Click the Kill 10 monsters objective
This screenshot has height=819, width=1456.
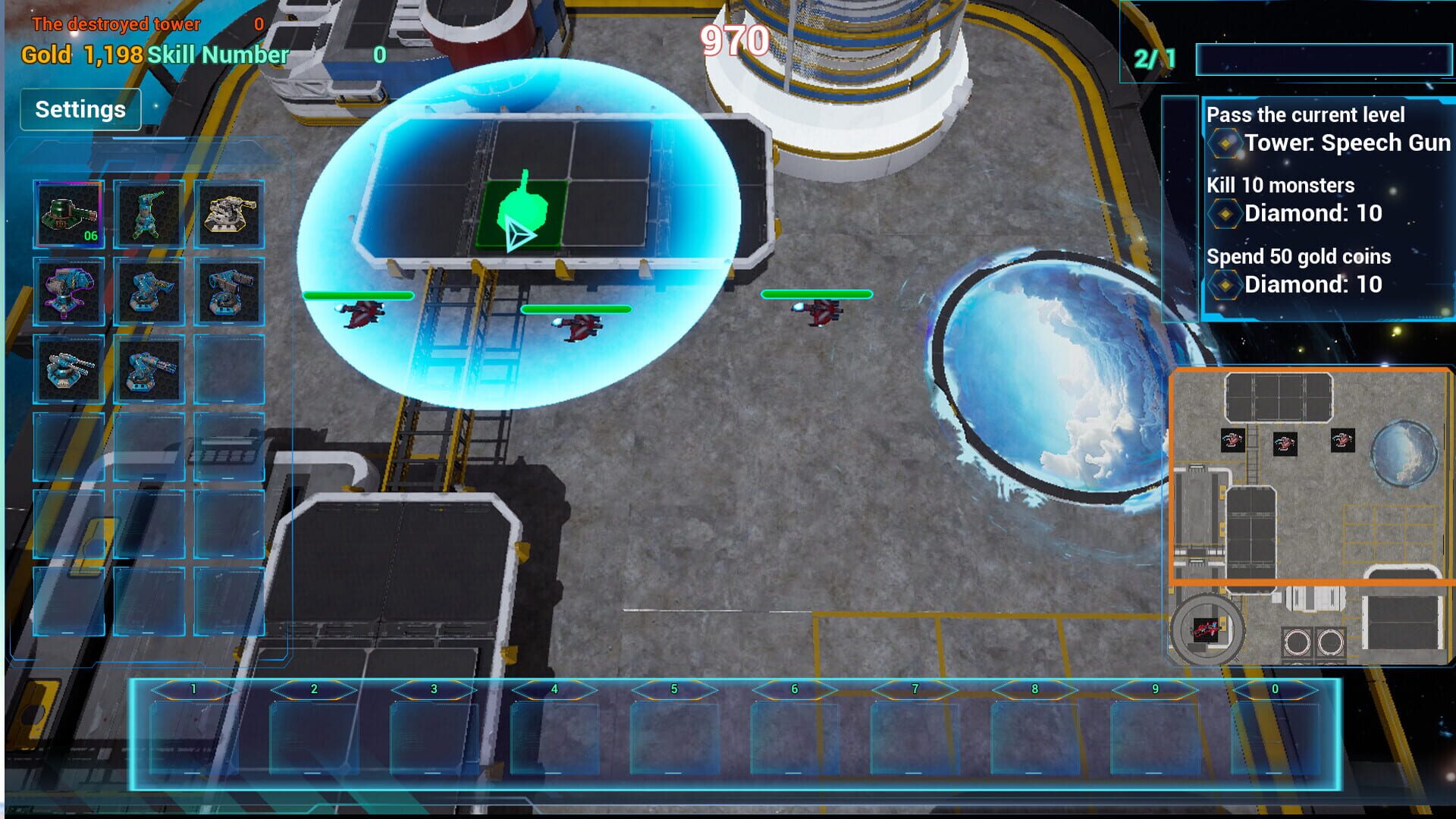coord(1282,185)
